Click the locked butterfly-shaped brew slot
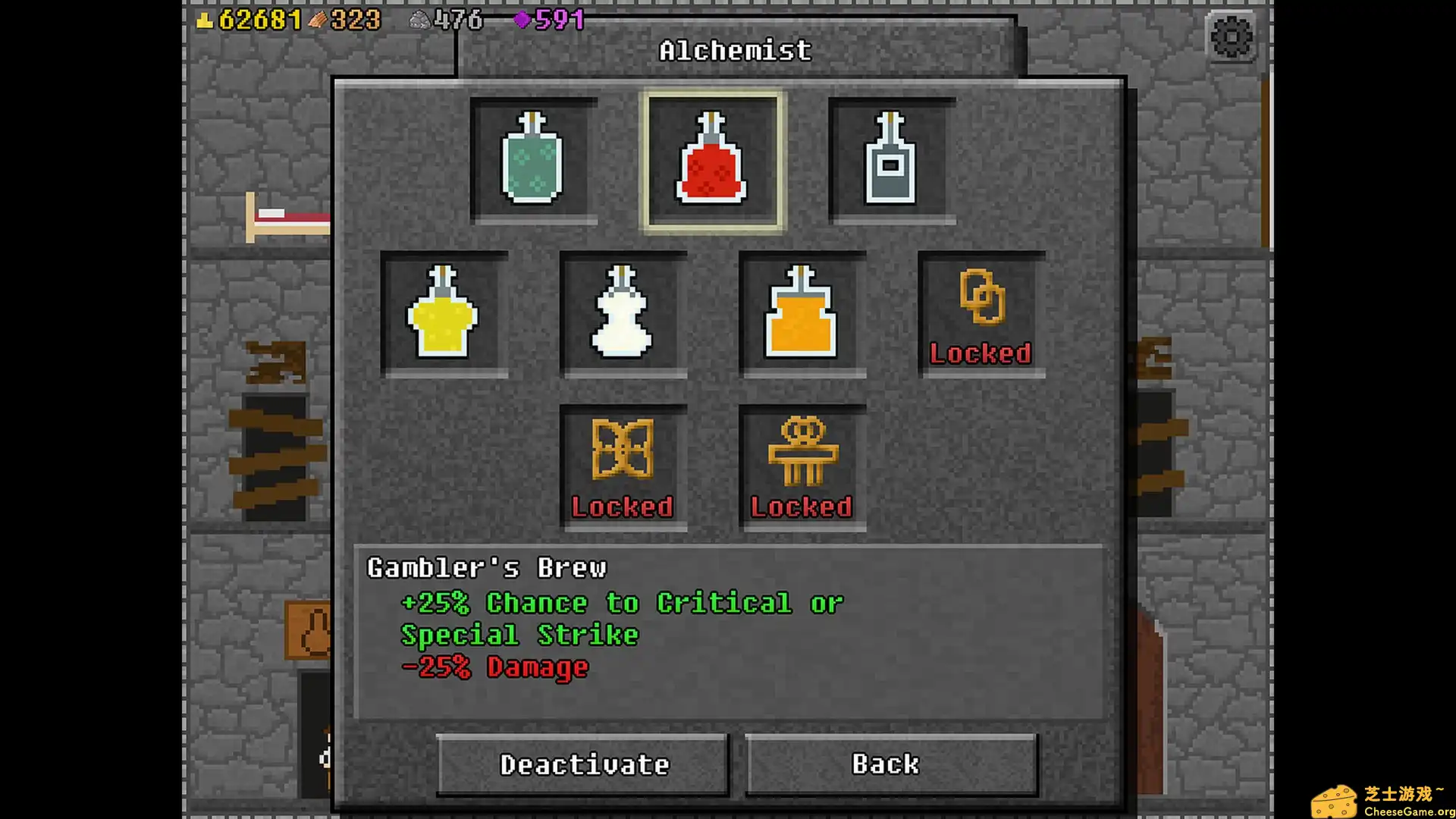1456x819 pixels. 623,466
